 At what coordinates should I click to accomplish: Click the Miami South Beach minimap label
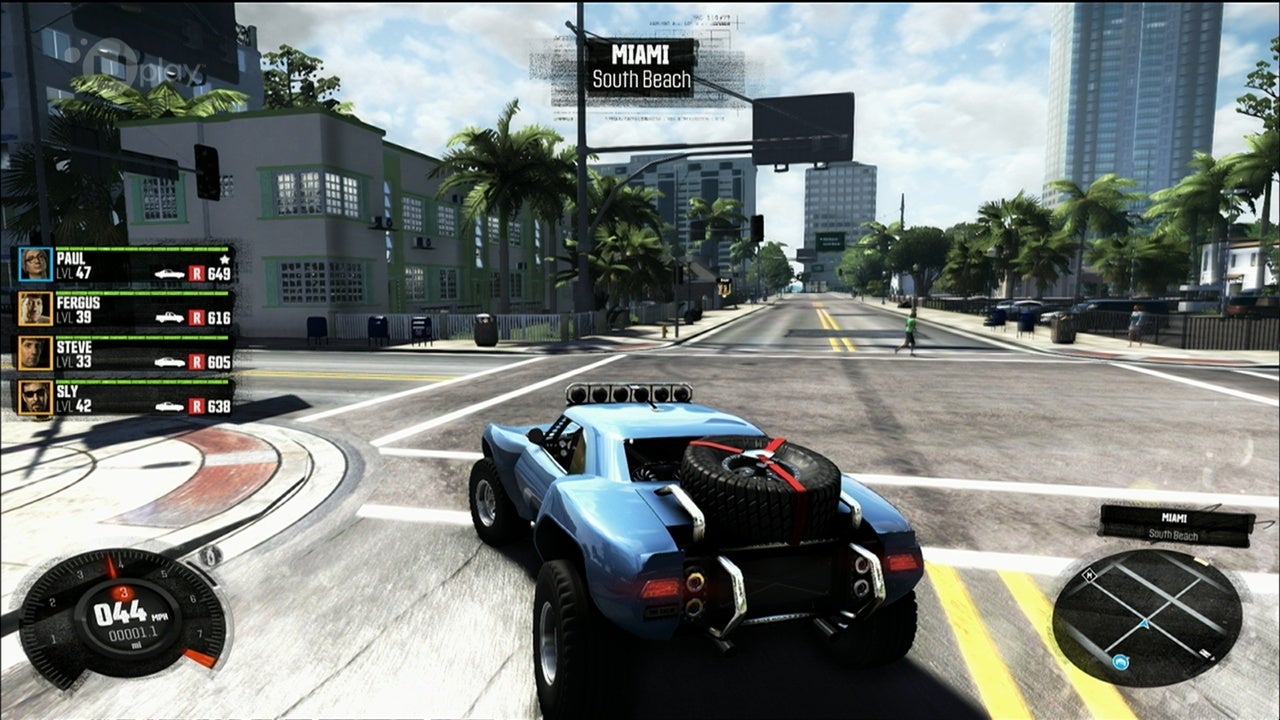coord(1176,525)
